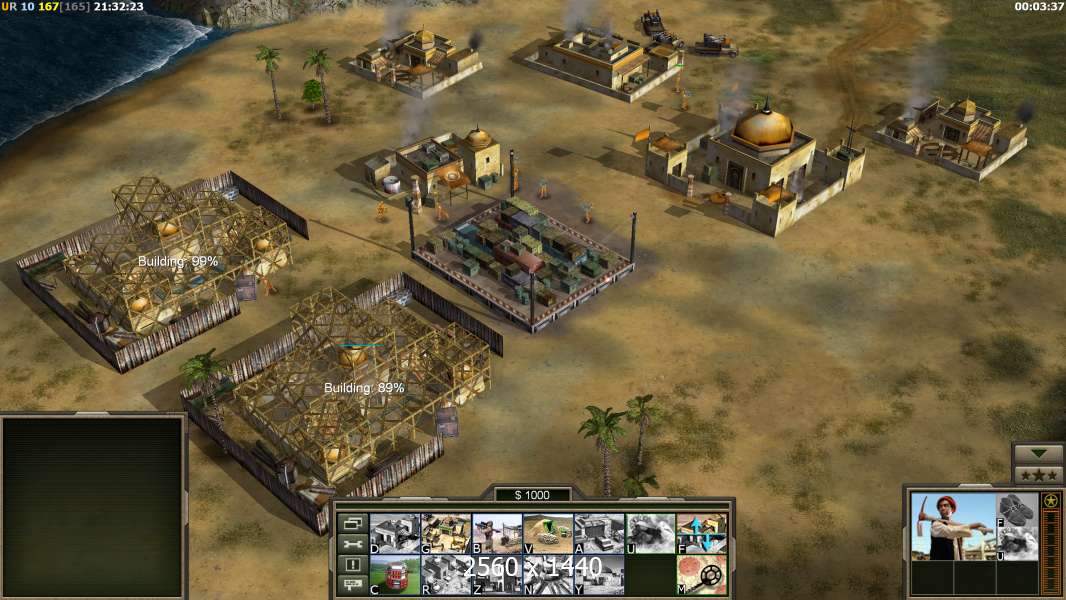Select the red-roofed building icon, hotkey C
This screenshot has height=600, width=1066.
[395, 575]
